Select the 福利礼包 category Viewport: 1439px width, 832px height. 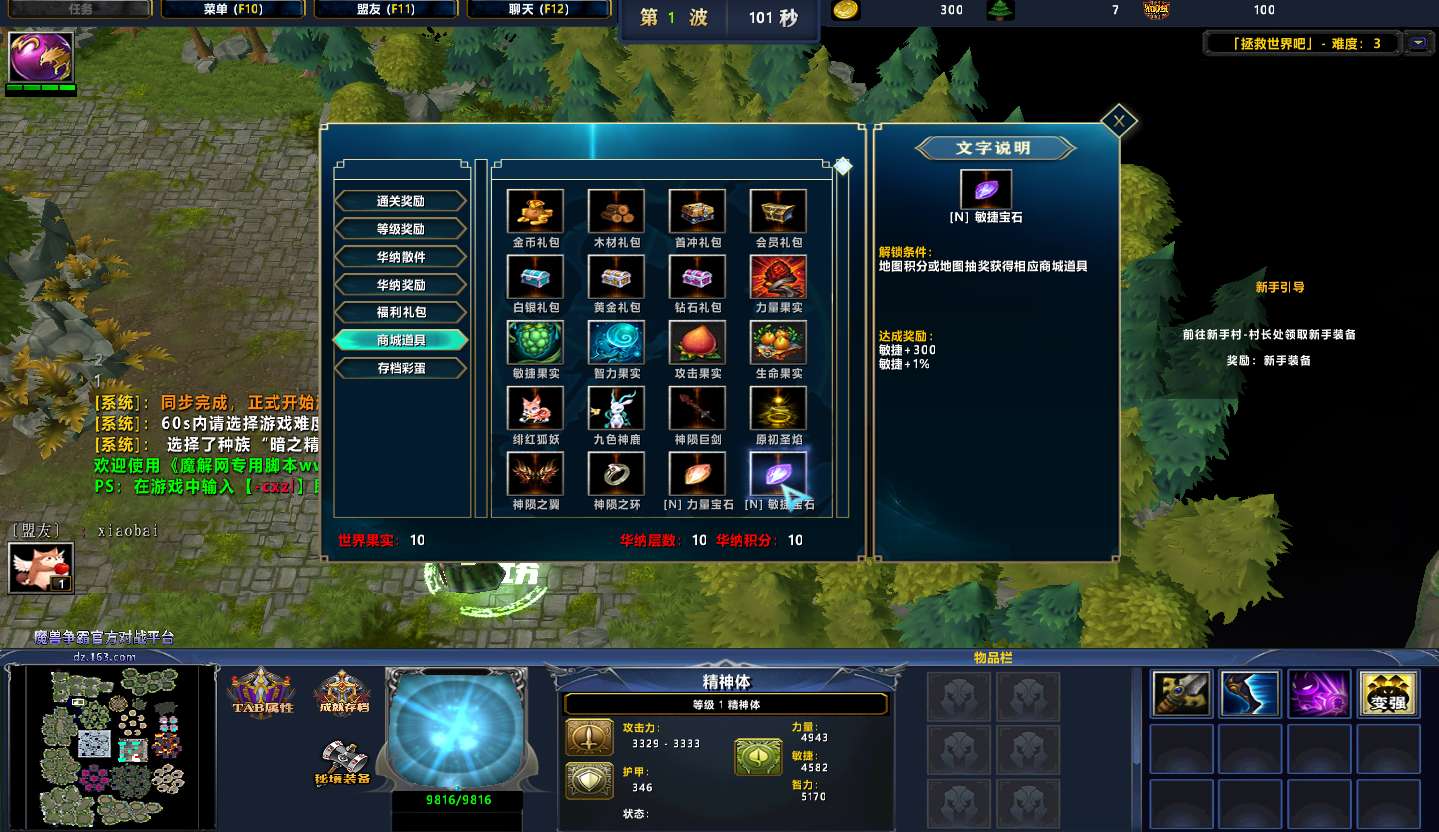point(400,312)
